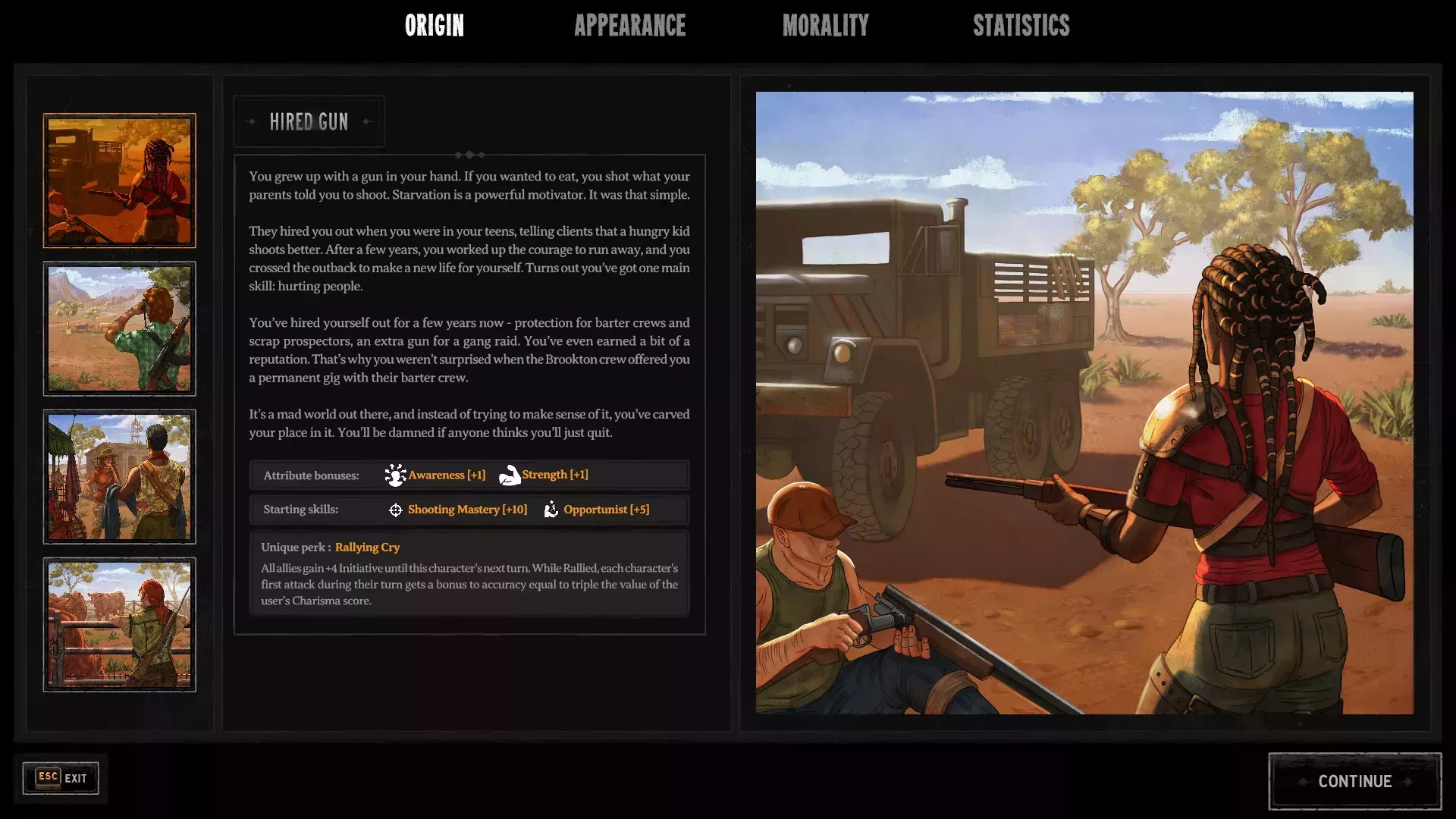Switch to the APPEARANCE tab
The image size is (1456, 819).
click(x=631, y=26)
